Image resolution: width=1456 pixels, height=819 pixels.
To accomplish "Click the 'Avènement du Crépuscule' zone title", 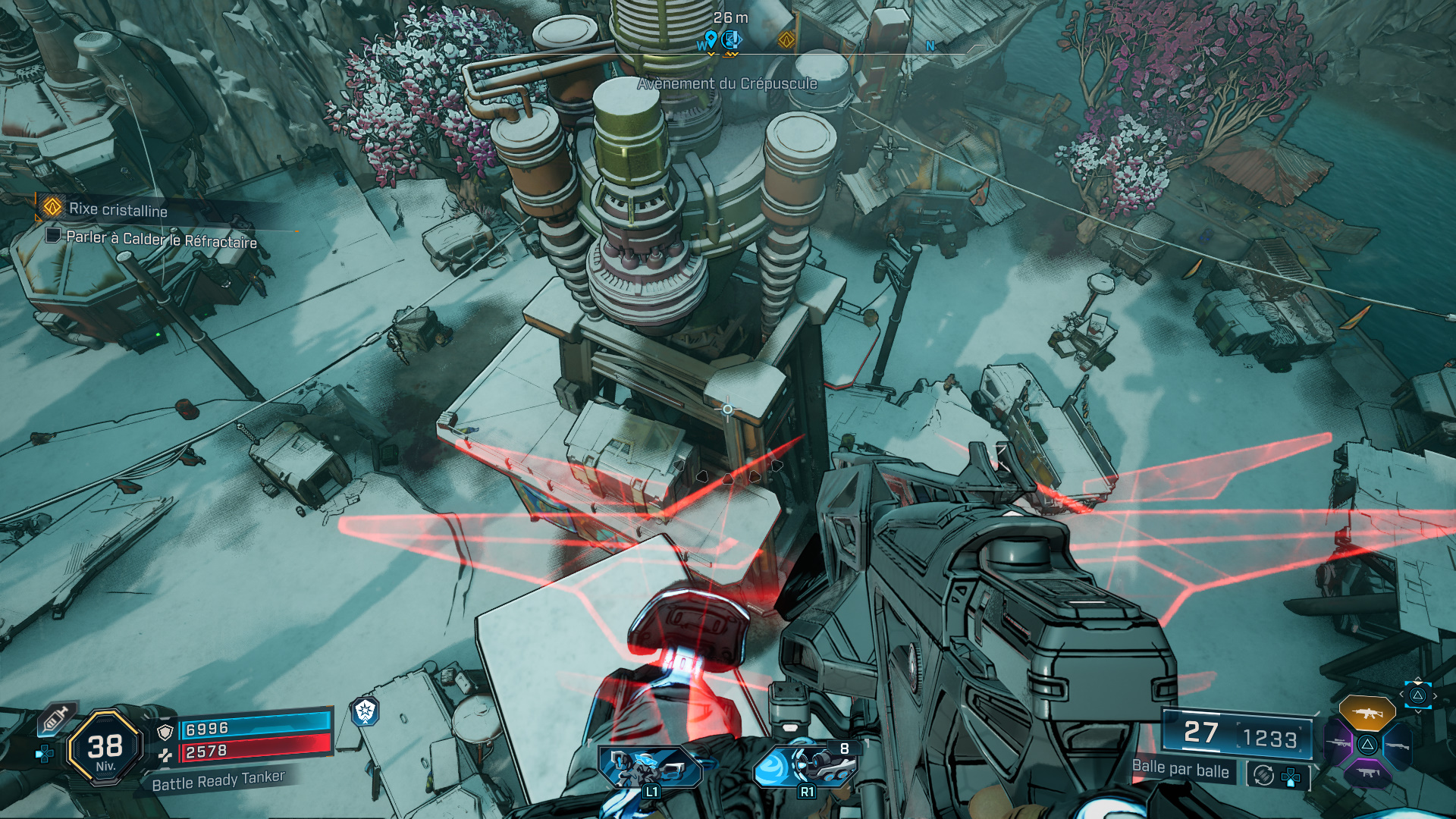I will pos(726,85).
